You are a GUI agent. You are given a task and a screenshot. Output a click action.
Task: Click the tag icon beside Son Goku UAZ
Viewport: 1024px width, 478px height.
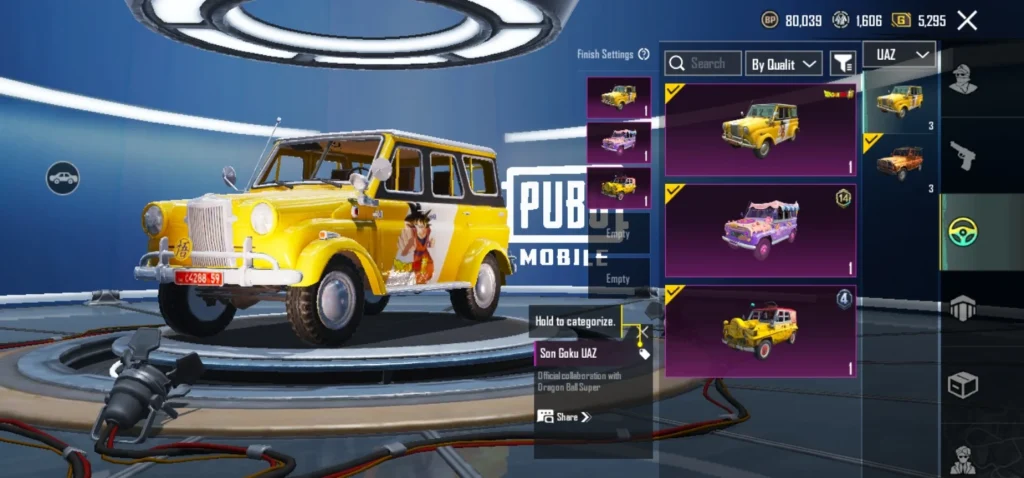tap(644, 354)
